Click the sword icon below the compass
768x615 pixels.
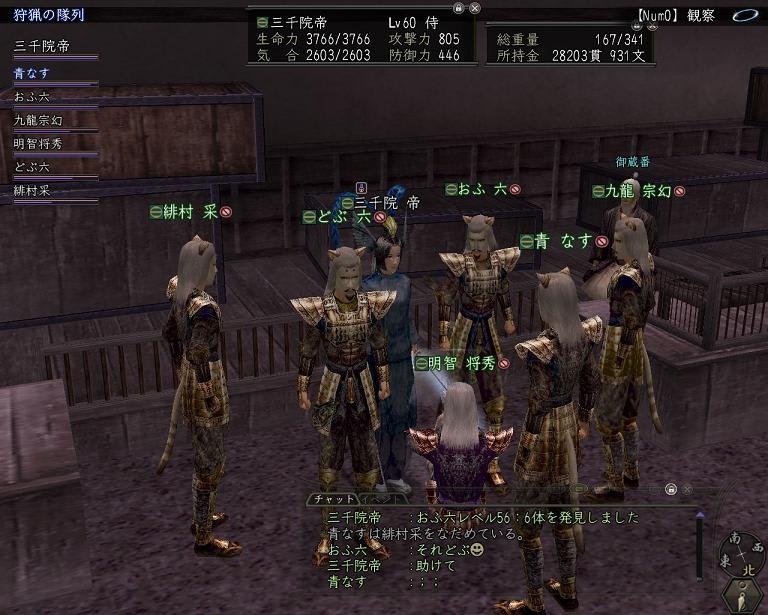tap(742, 595)
